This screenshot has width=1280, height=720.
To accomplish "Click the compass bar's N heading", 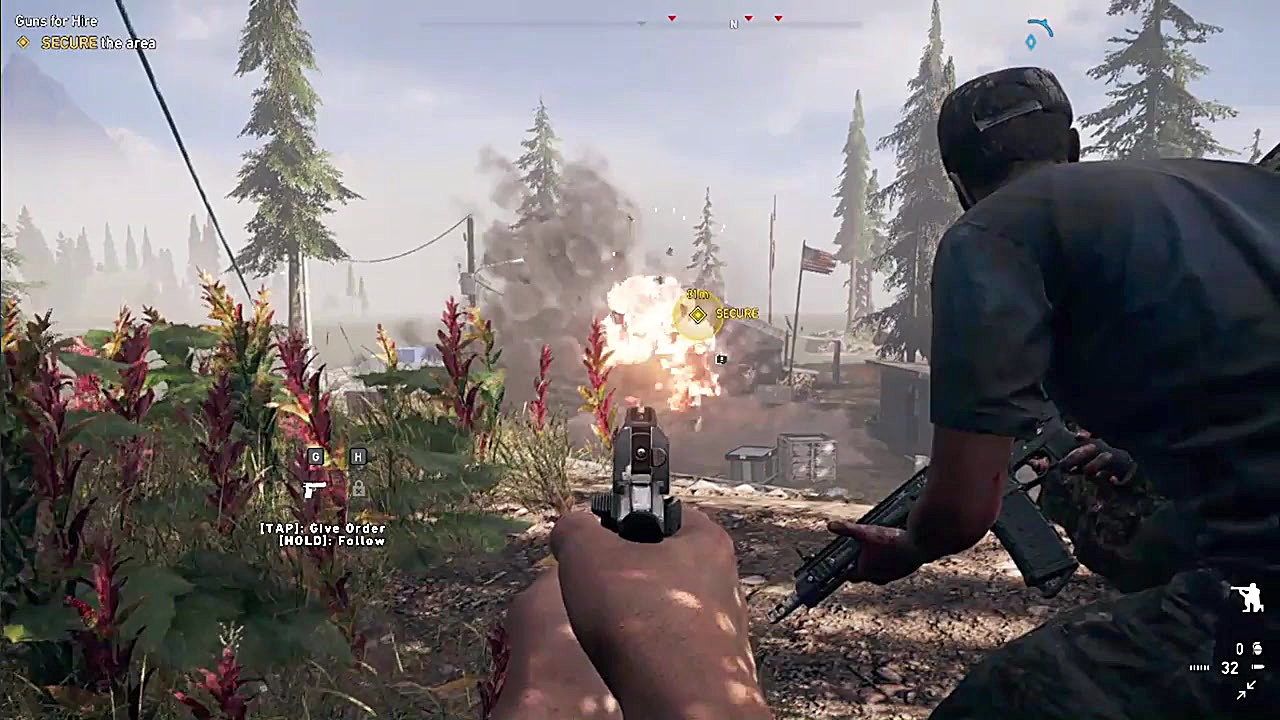I will click(733, 24).
